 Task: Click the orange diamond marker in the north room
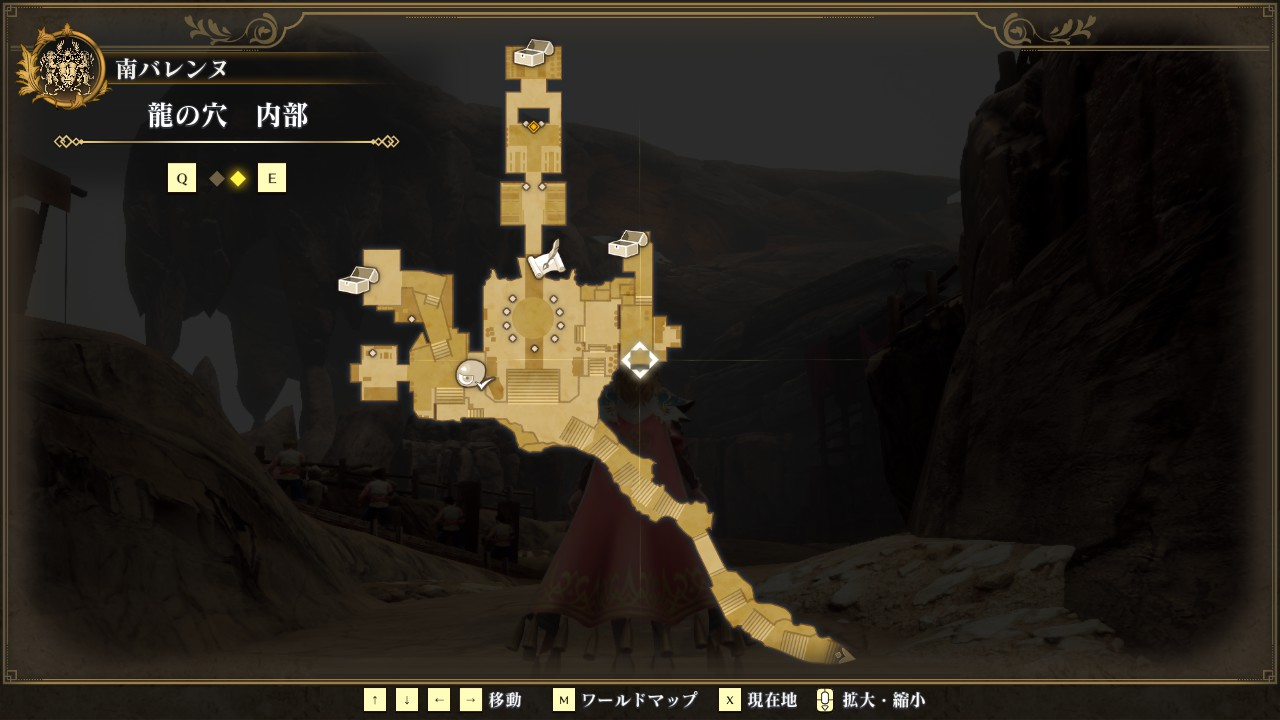click(533, 127)
